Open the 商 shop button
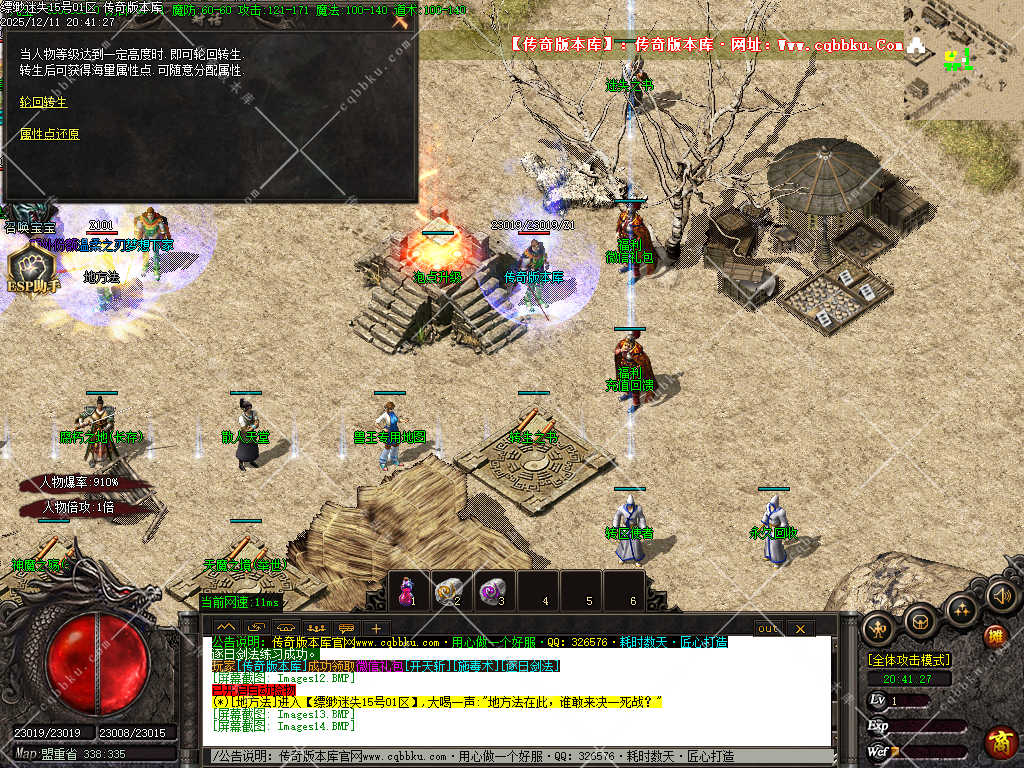The image size is (1024, 768). pyautogui.click(x=1000, y=742)
